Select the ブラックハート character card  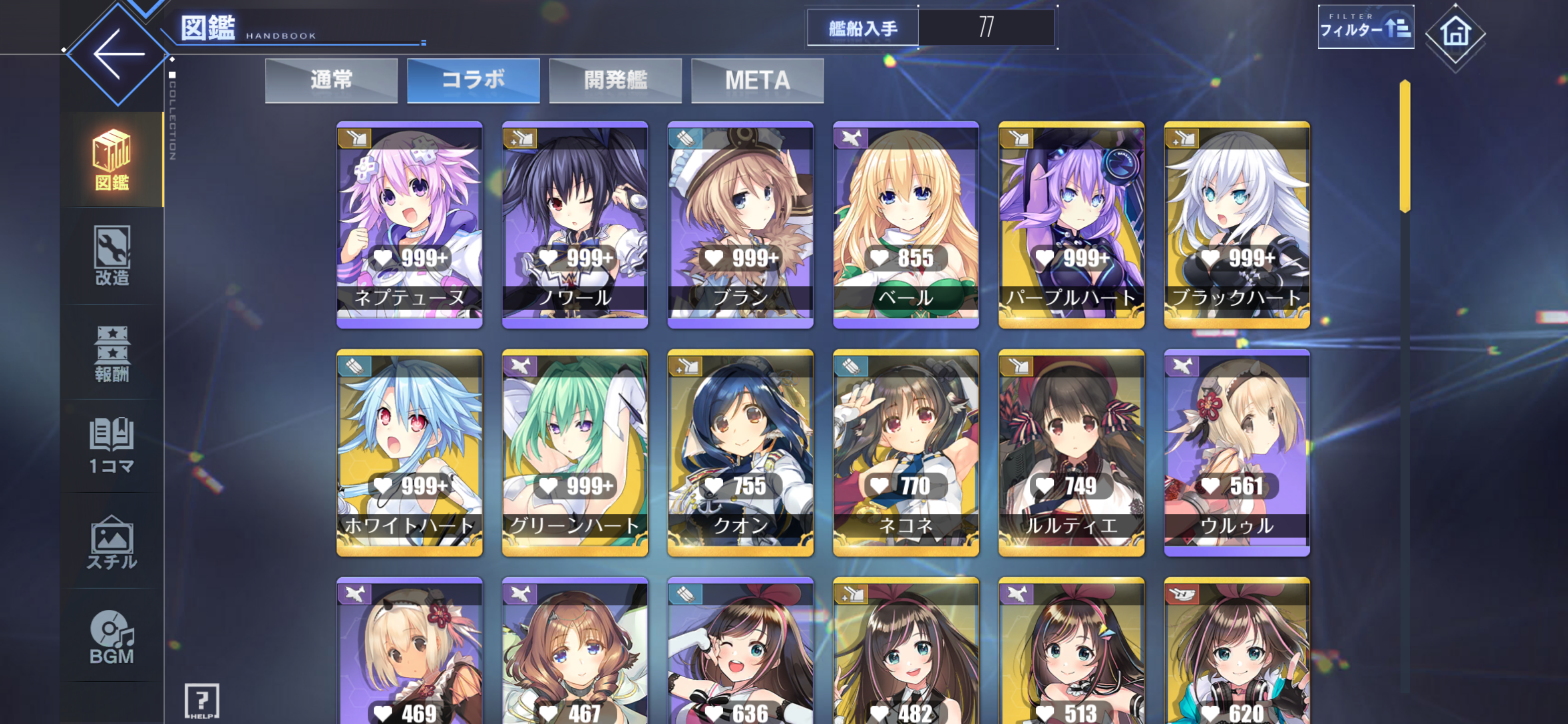point(1236,224)
